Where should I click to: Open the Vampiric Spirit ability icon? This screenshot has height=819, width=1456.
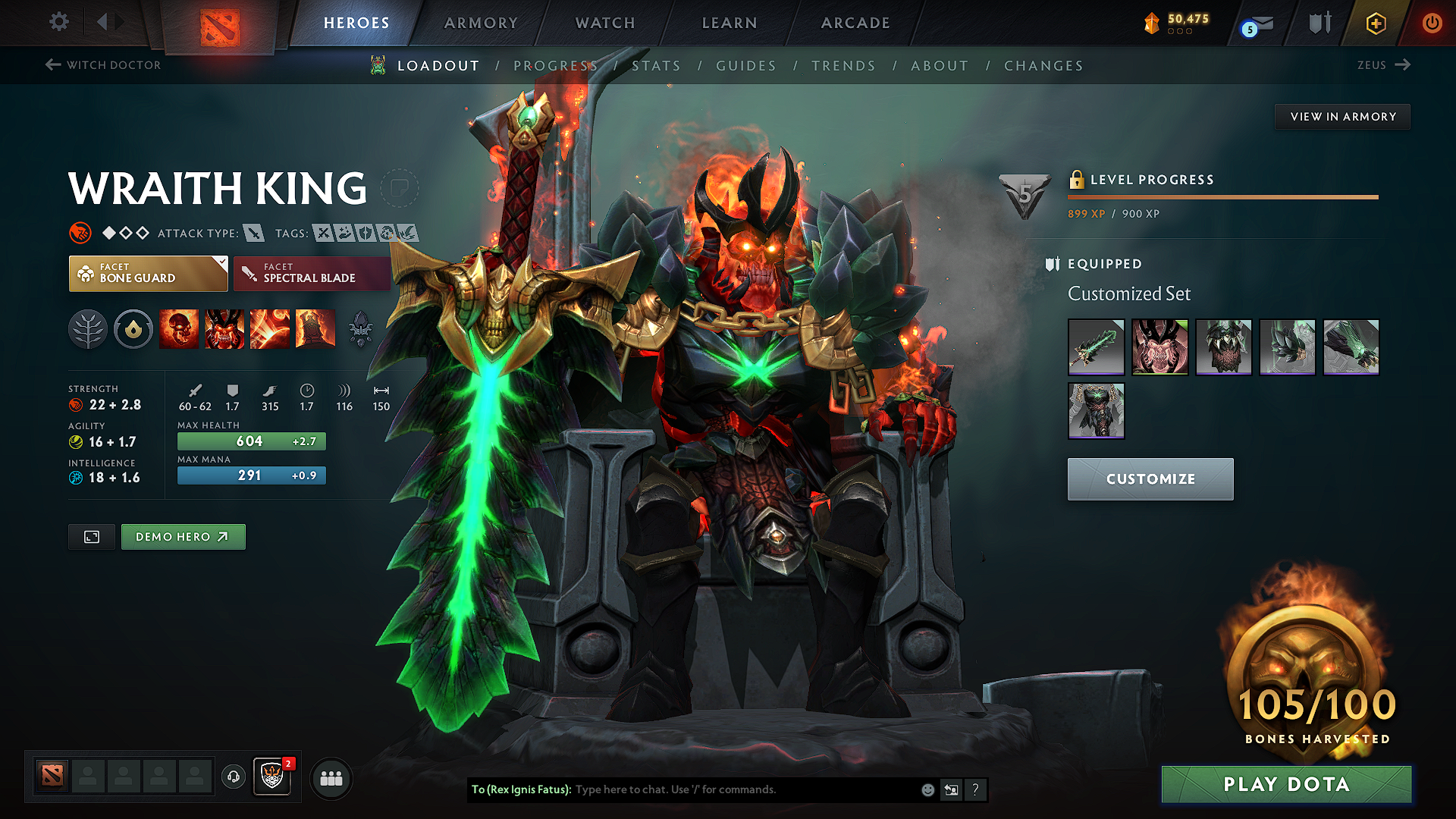(224, 328)
